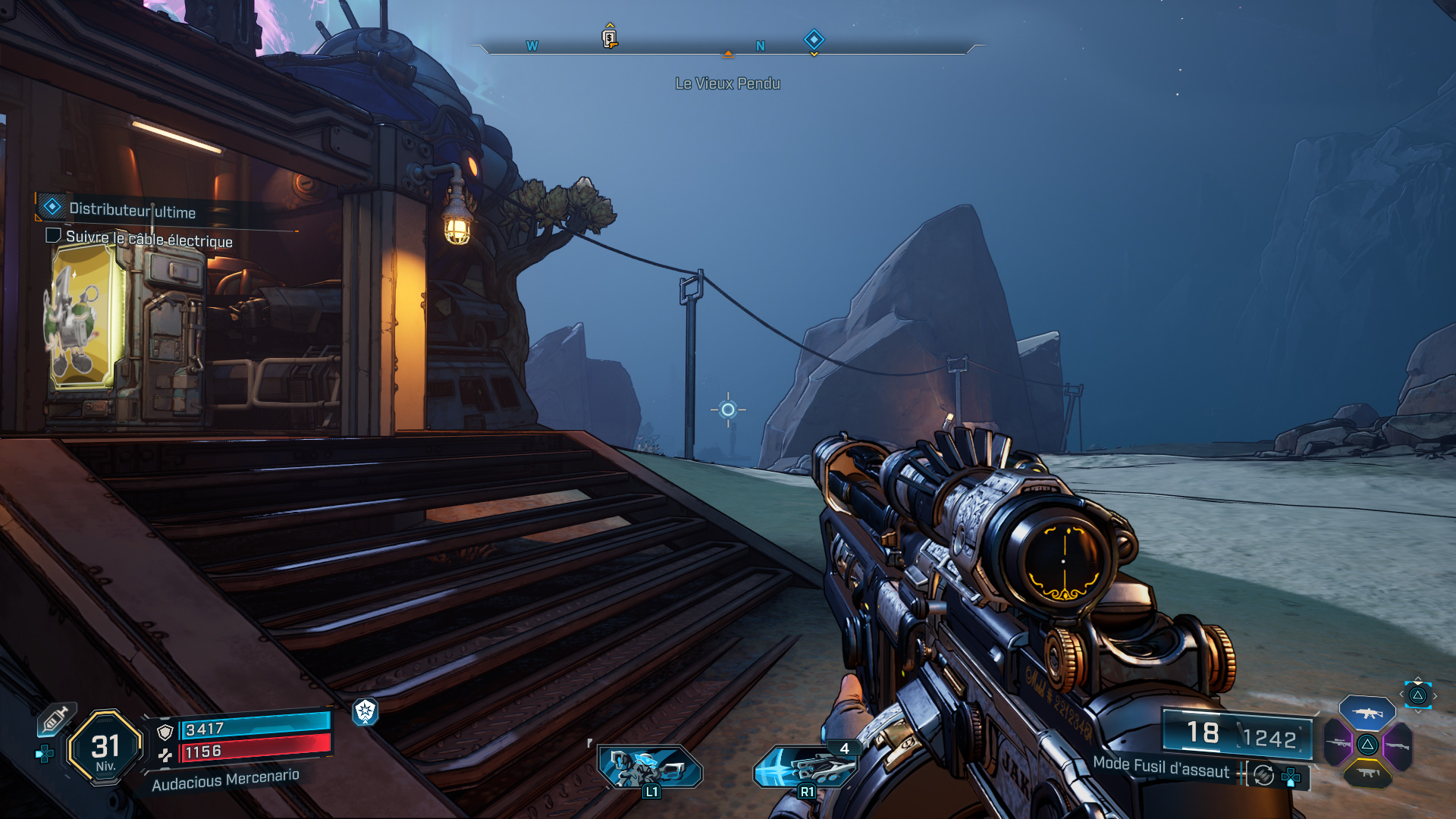Image resolution: width=1456 pixels, height=819 pixels.
Task: Click the vending machine marker on the compass
Action: tap(609, 38)
